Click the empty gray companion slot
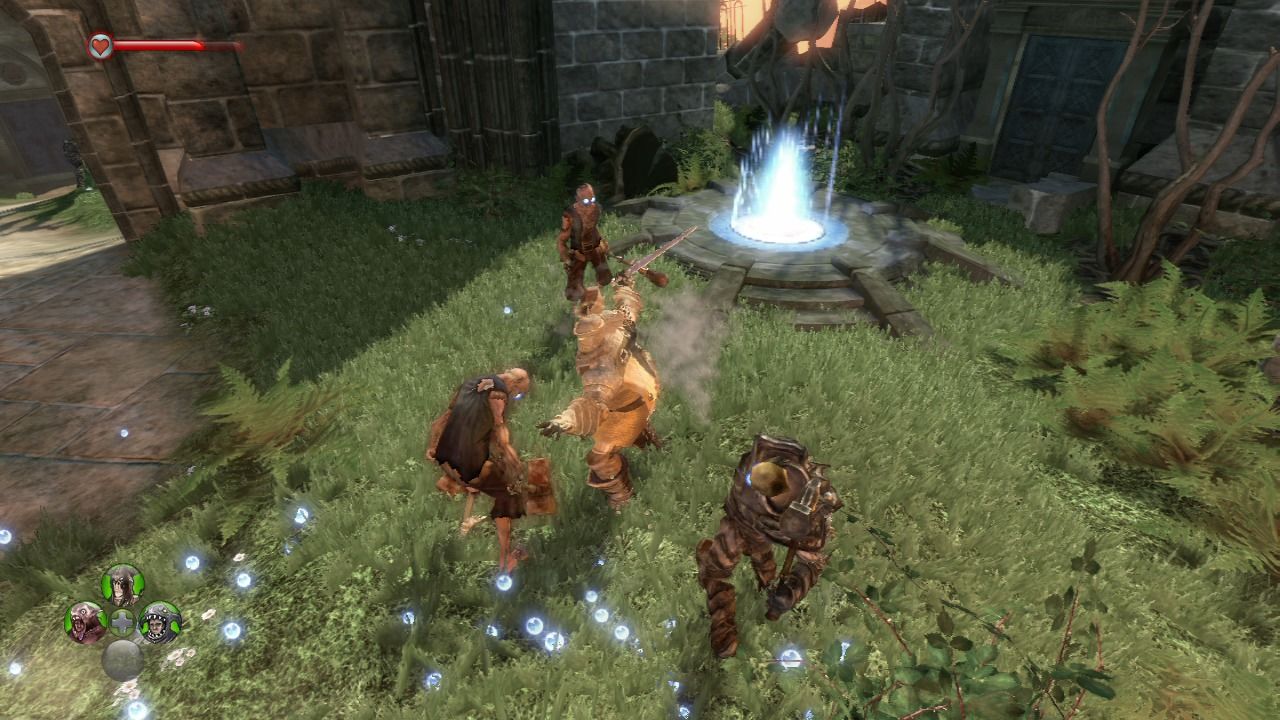This screenshot has height=720, width=1280. pos(122,660)
